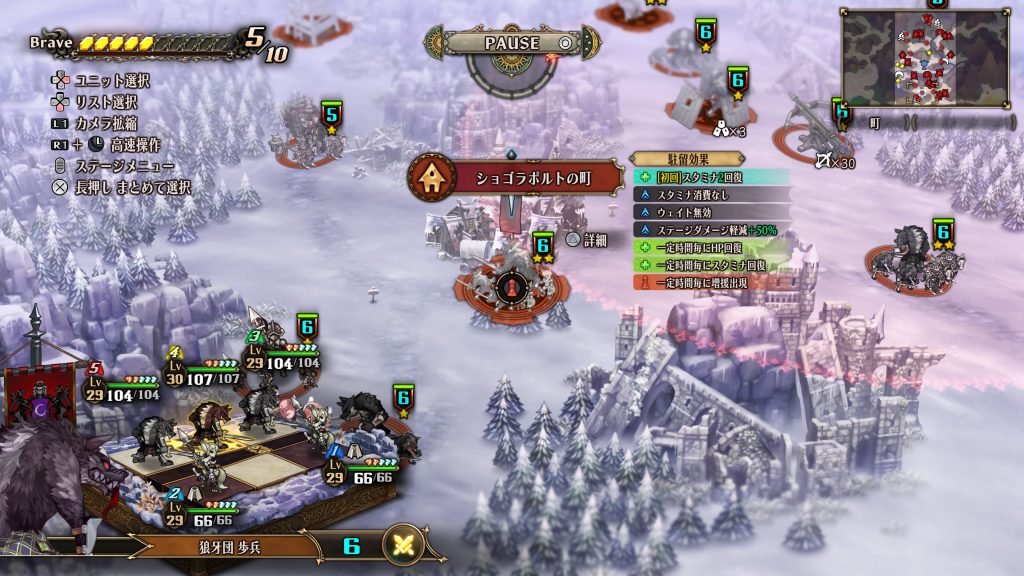The image size is (1024, 576).
Task: Click the PAUSE button
Action: click(x=512, y=43)
